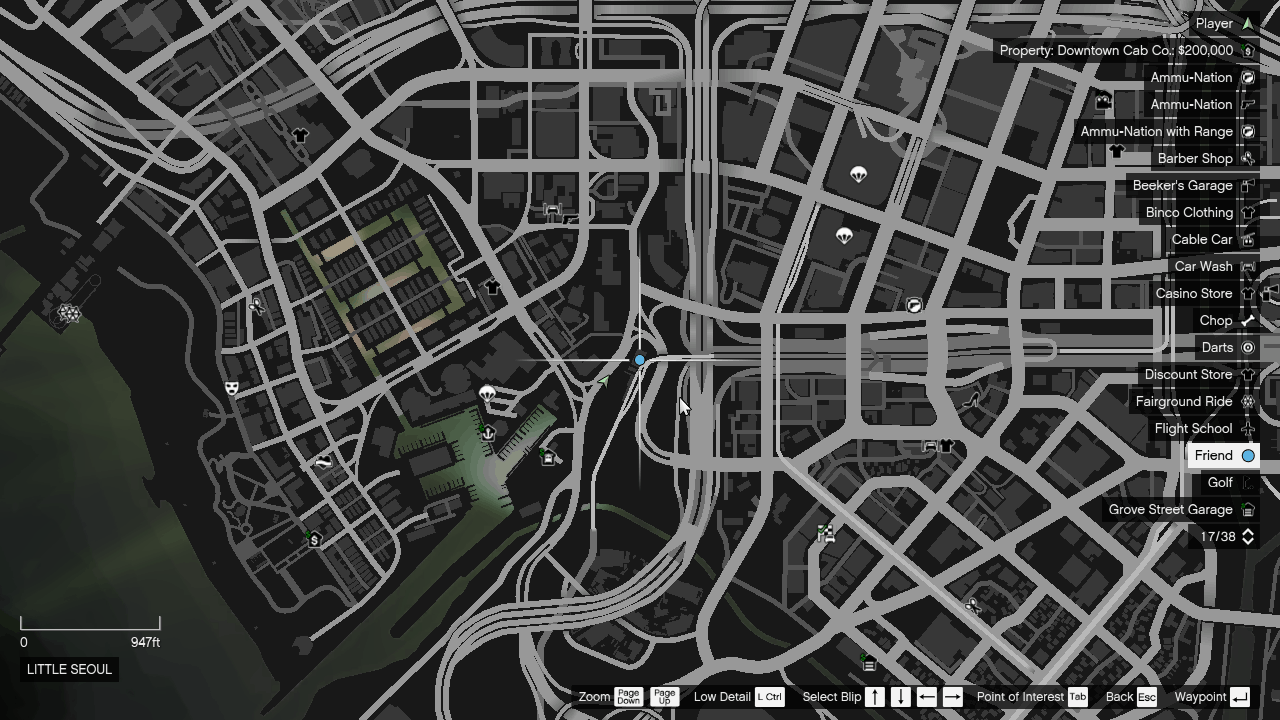This screenshot has width=1280, height=720.
Task: Select the Ammu-Nation pistol icon in the legend
Action: (1246, 104)
